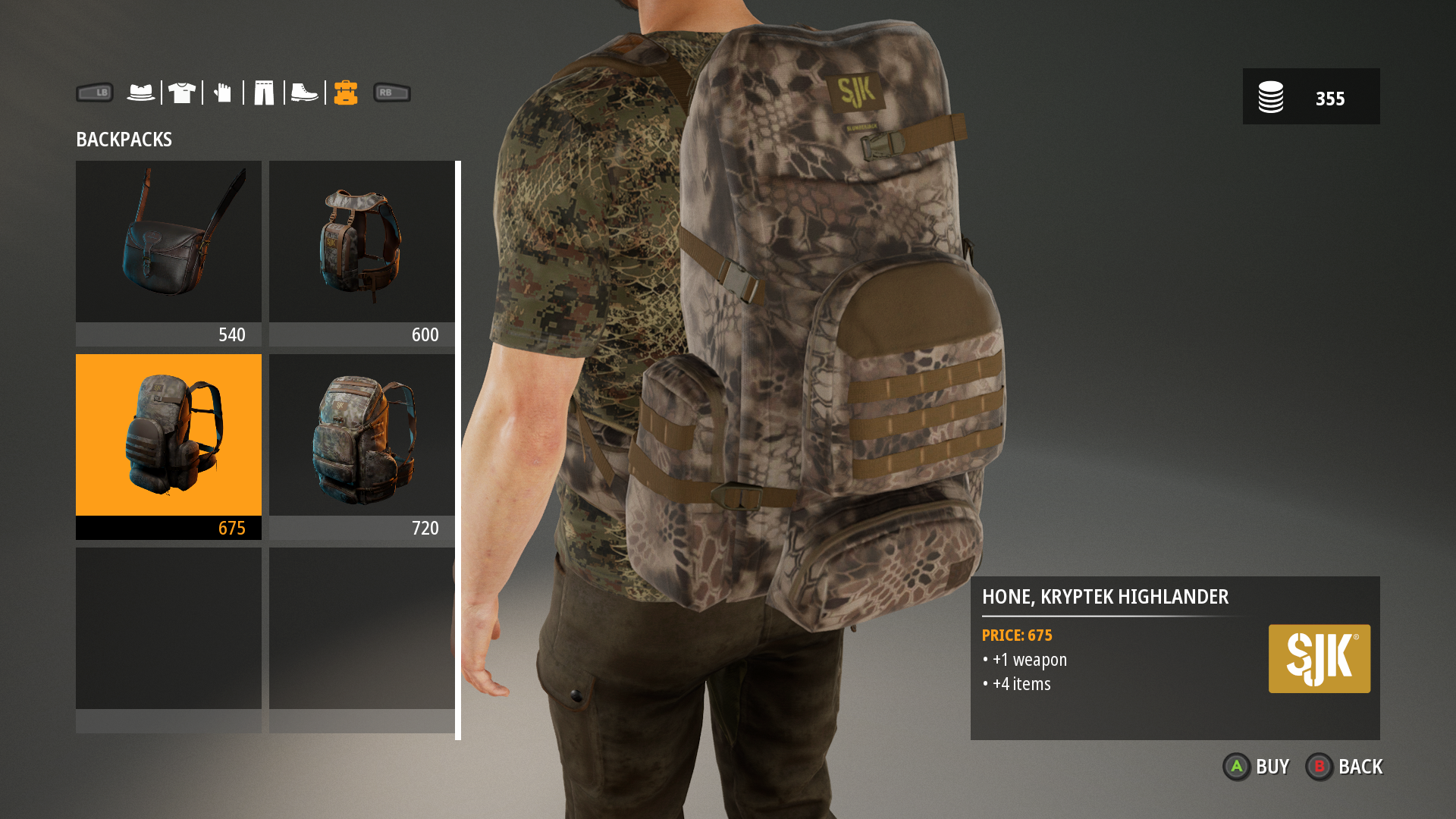The width and height of the screenshot is (1456, 819).
Task: Open the hats category icon
Action: [x=141, y=92]
